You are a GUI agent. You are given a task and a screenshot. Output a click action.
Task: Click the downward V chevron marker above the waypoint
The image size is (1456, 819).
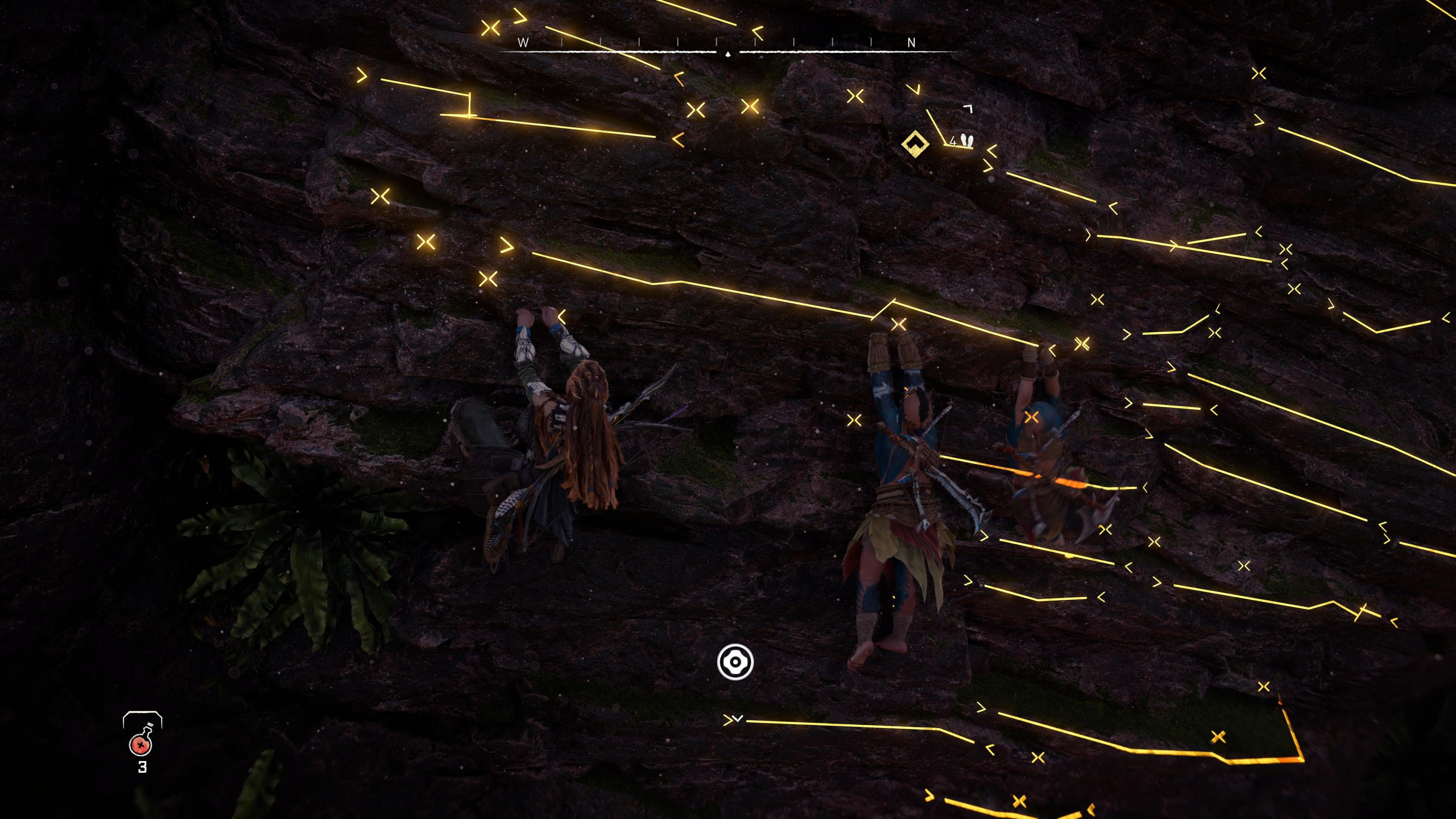pos(917,90)
